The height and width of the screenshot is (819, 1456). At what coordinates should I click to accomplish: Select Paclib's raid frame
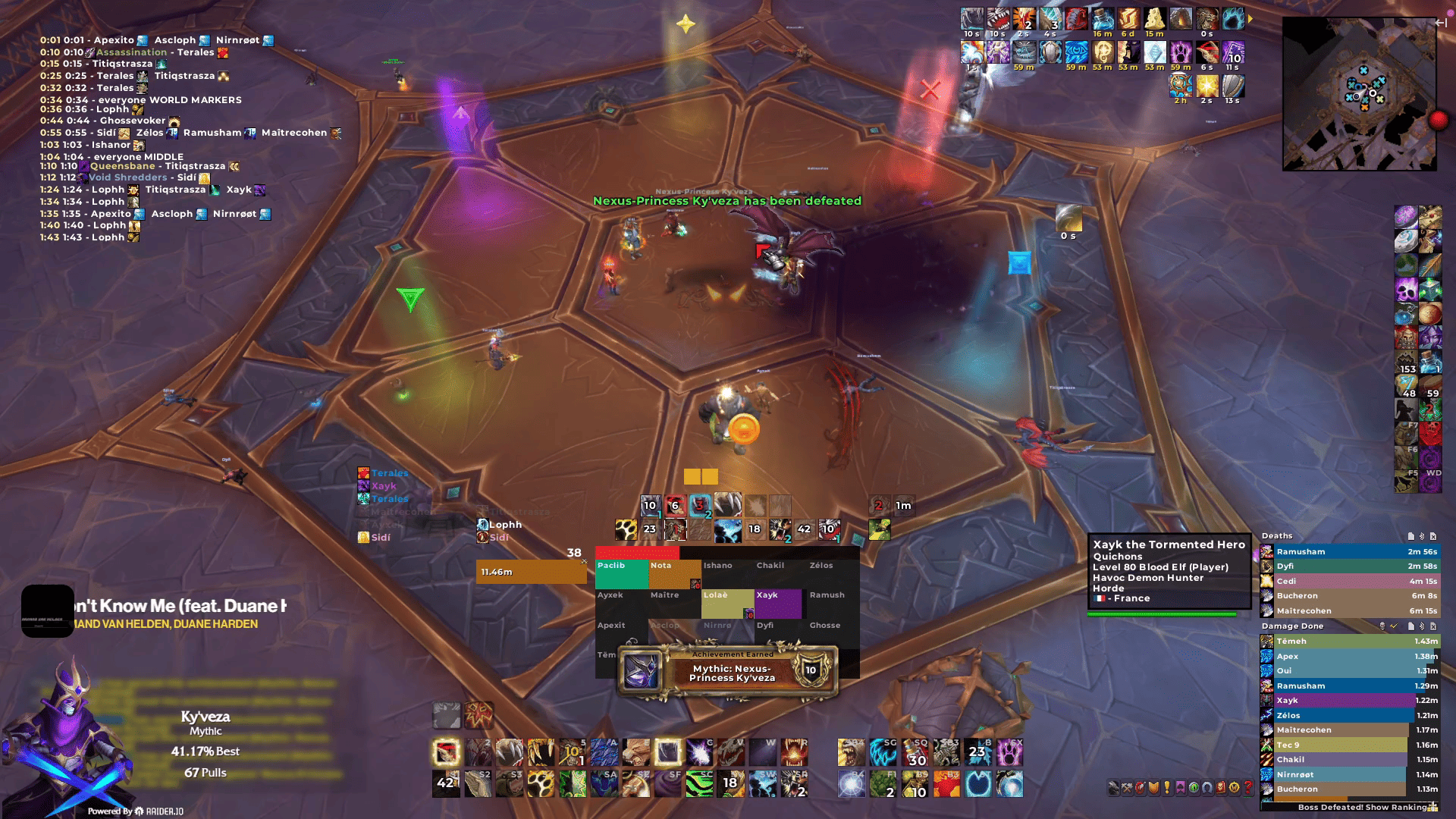[621, 574]
